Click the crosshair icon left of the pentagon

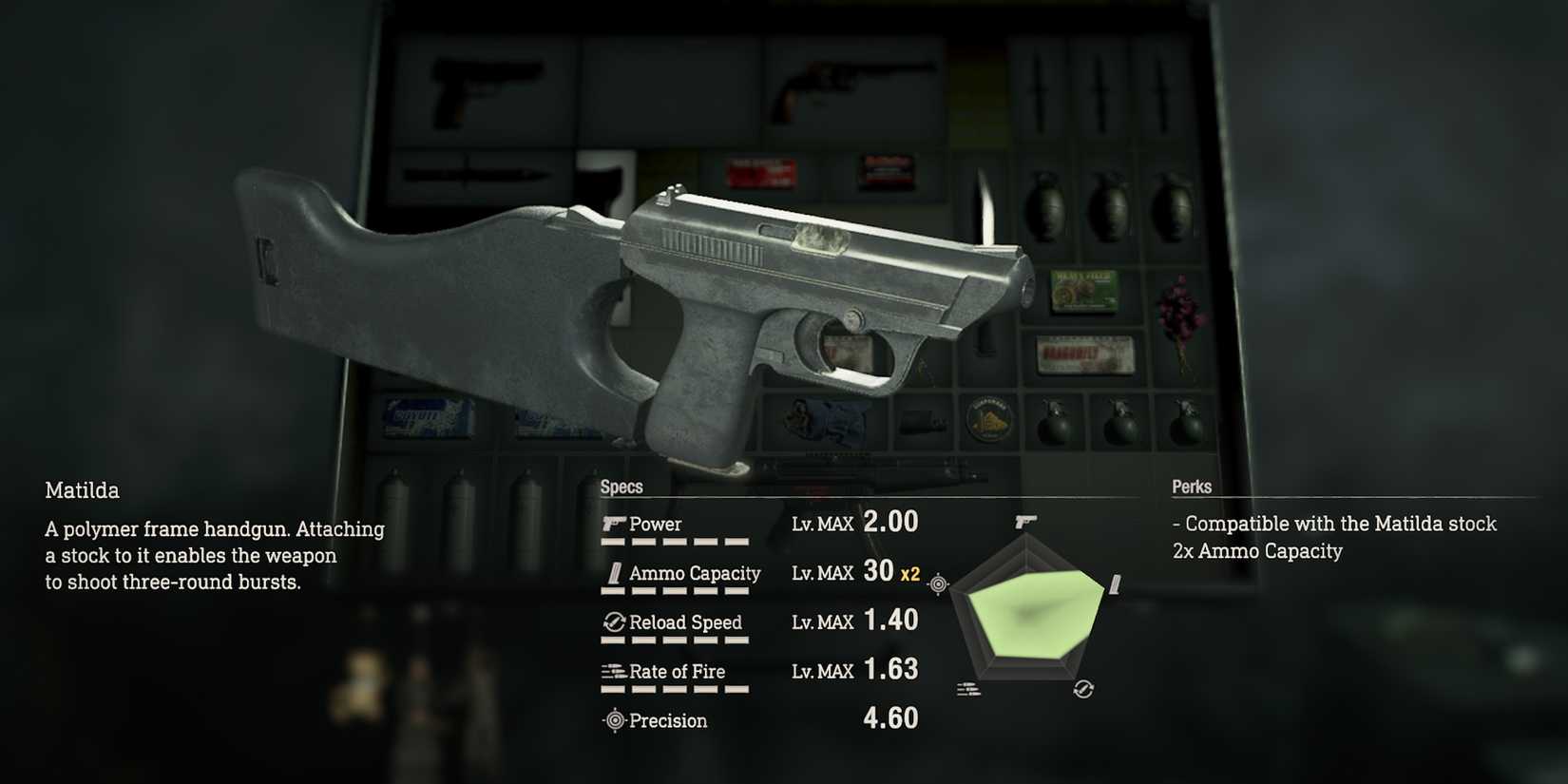[x=939, y=583]
